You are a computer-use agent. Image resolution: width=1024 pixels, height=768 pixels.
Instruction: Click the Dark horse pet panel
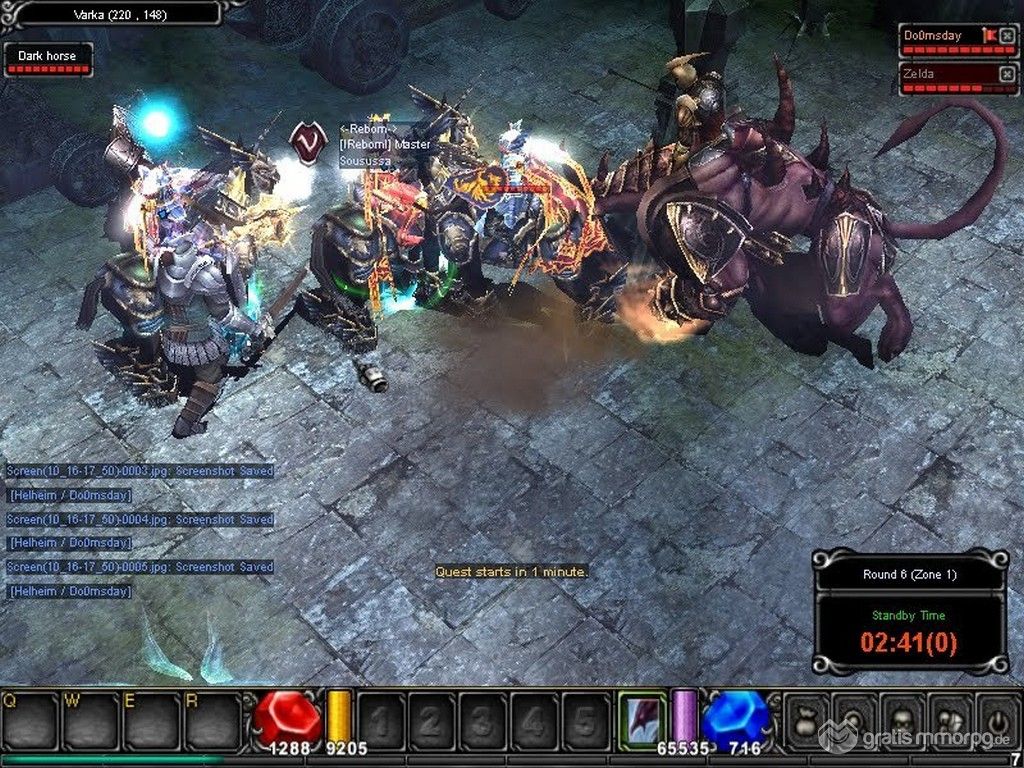click(x=48, y=58)
